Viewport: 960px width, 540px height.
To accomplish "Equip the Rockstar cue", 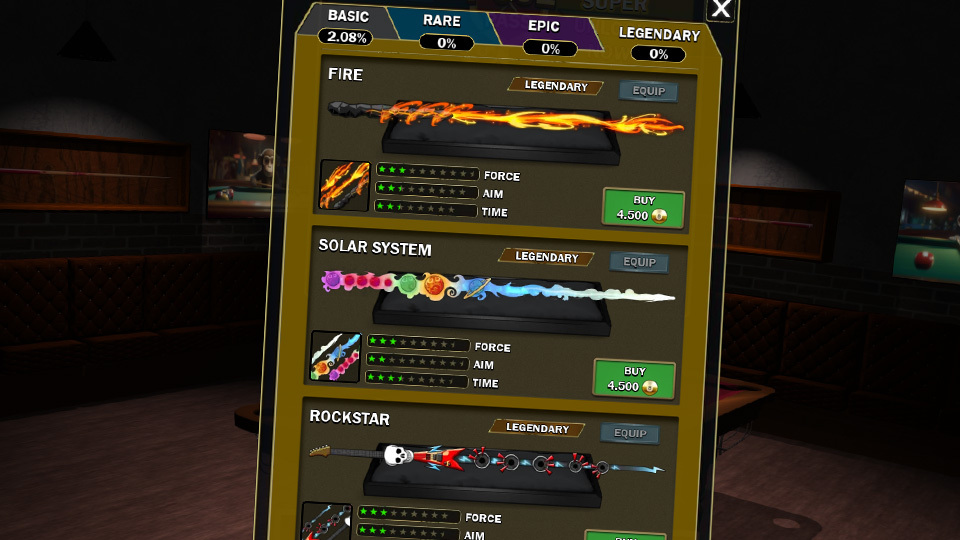I will coord(630,433).
